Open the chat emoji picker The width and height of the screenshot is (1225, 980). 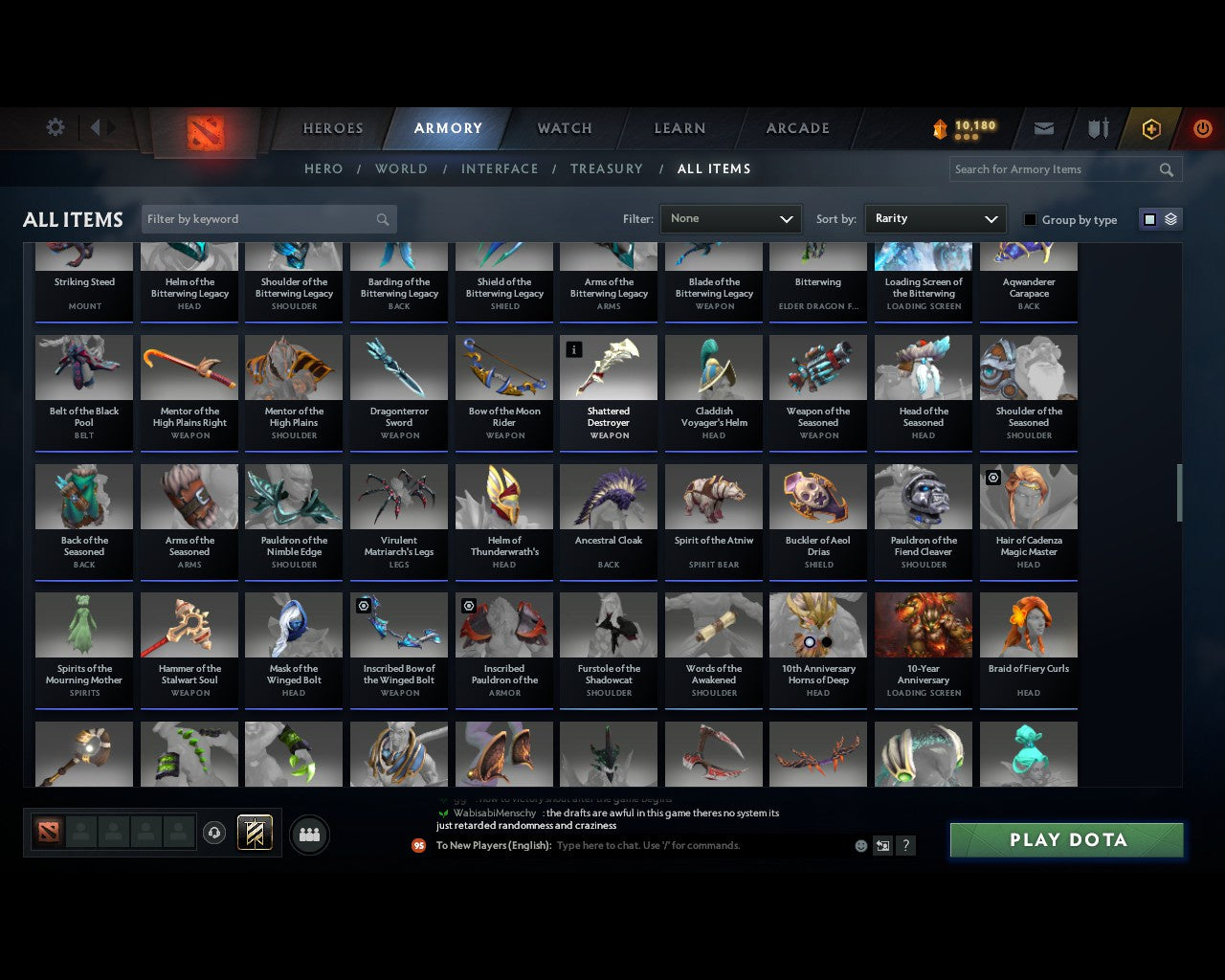[x=860, y=845]
